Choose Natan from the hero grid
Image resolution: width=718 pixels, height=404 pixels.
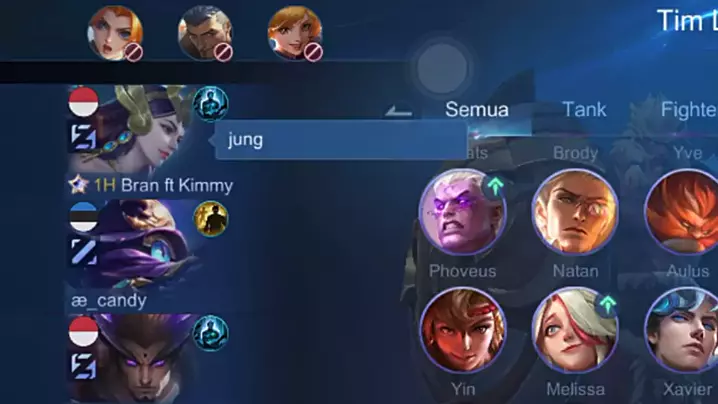(575, 212)
